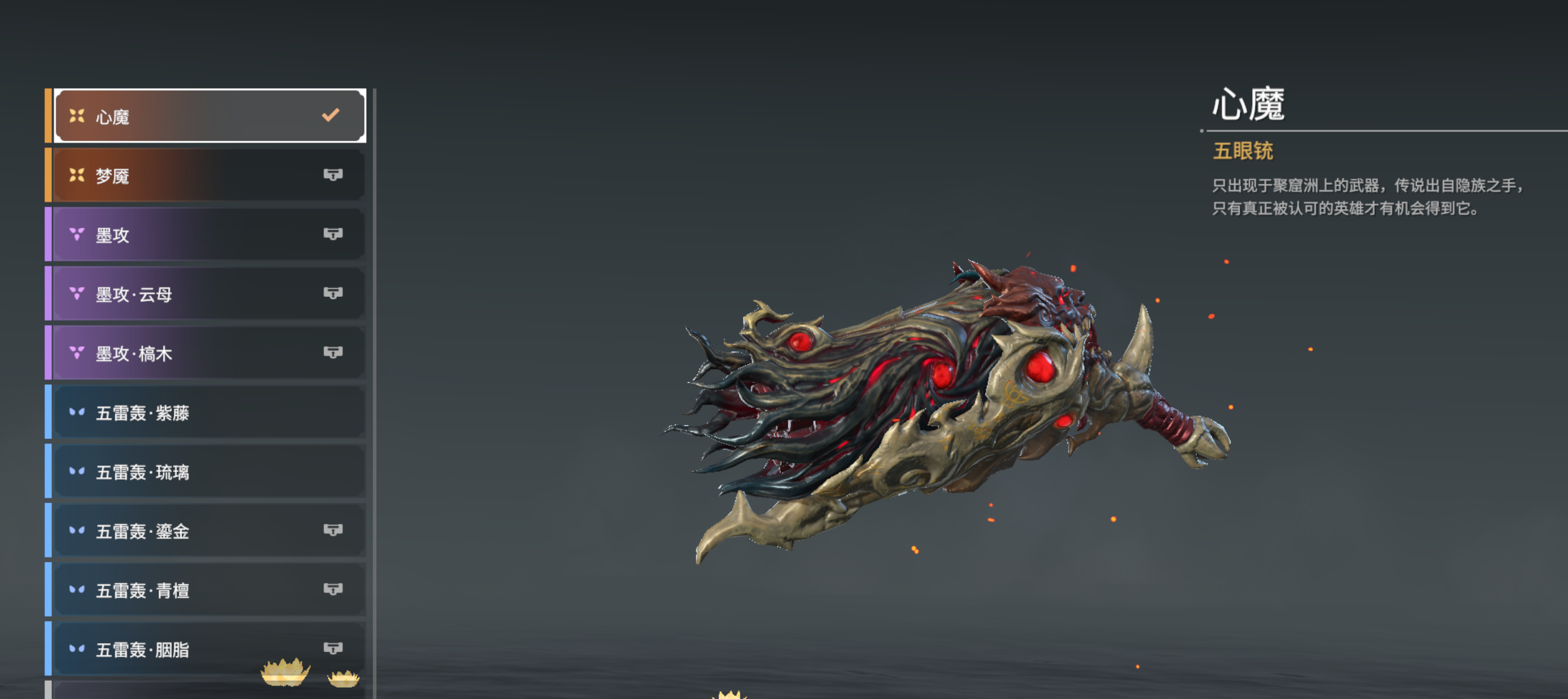Image resolution: width=1568 pixels, height=699 pixels.
Task: Select the 墨攻 skin entry
Action: [x=190, y=234]
